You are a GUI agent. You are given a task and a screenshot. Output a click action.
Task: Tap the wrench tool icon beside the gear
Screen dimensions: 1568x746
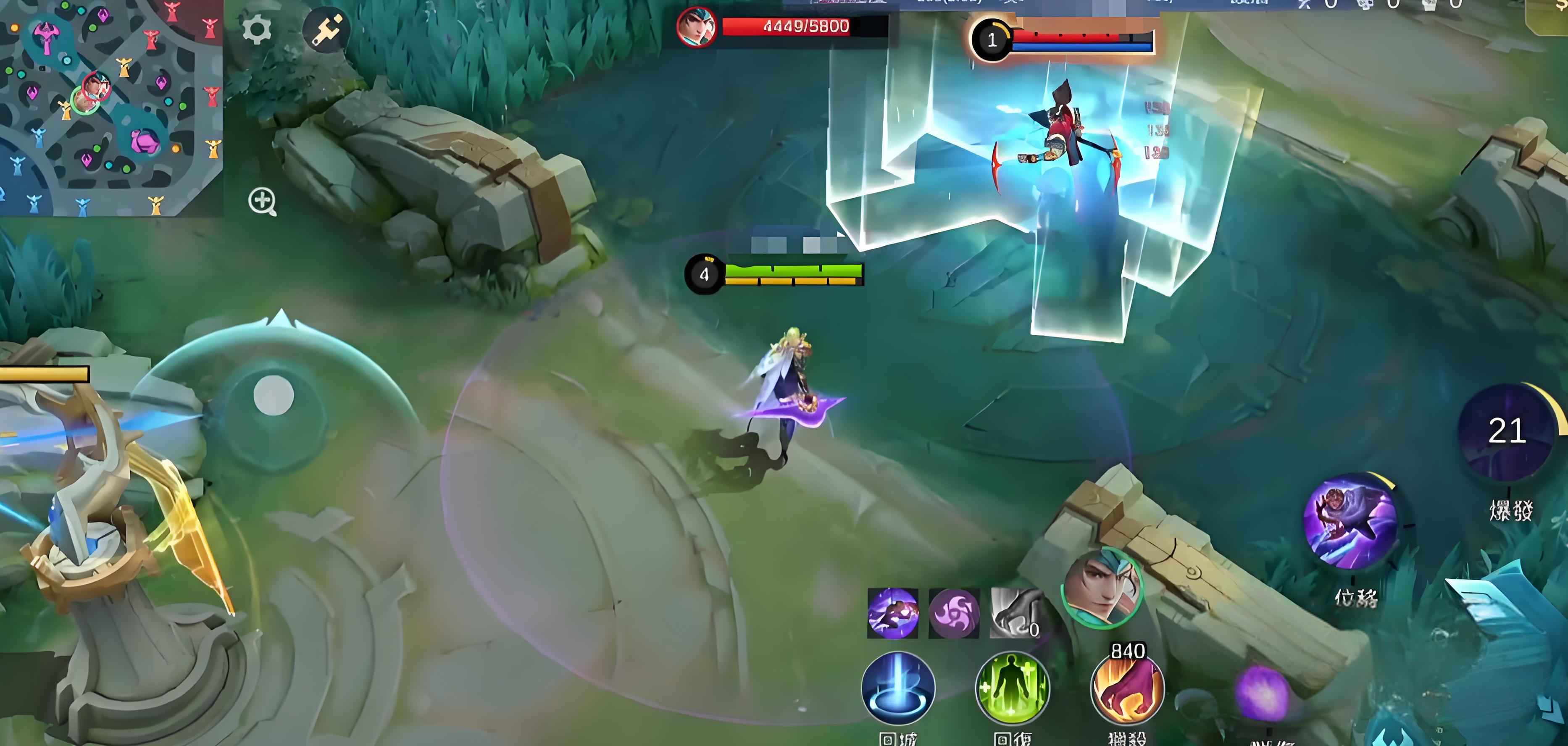[327, 29]
